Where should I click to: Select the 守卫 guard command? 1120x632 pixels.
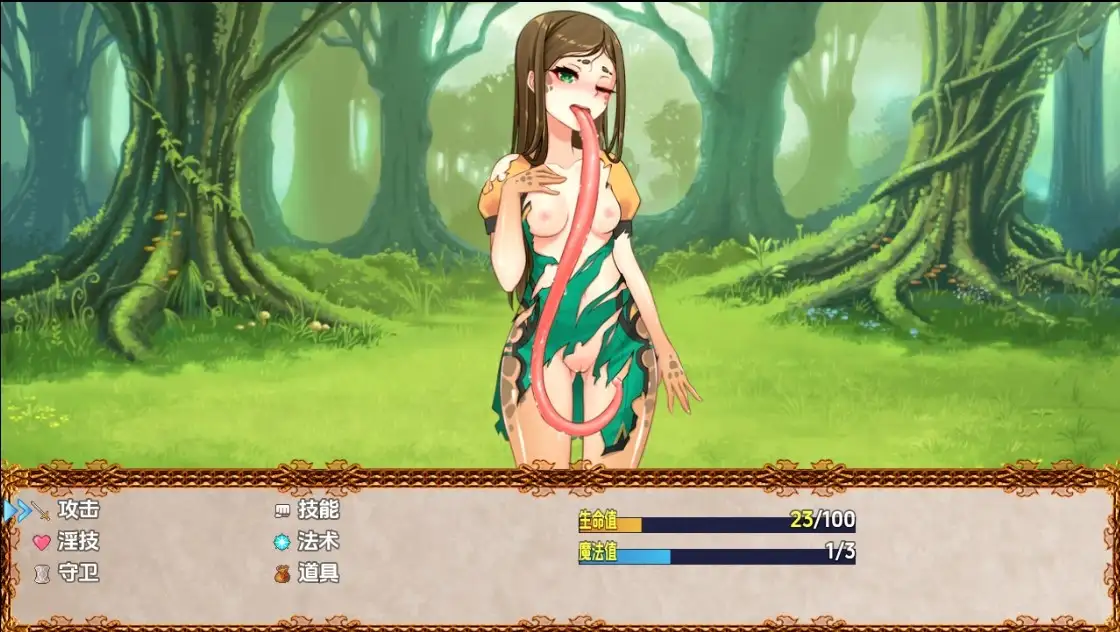click(x=77, y=574)
